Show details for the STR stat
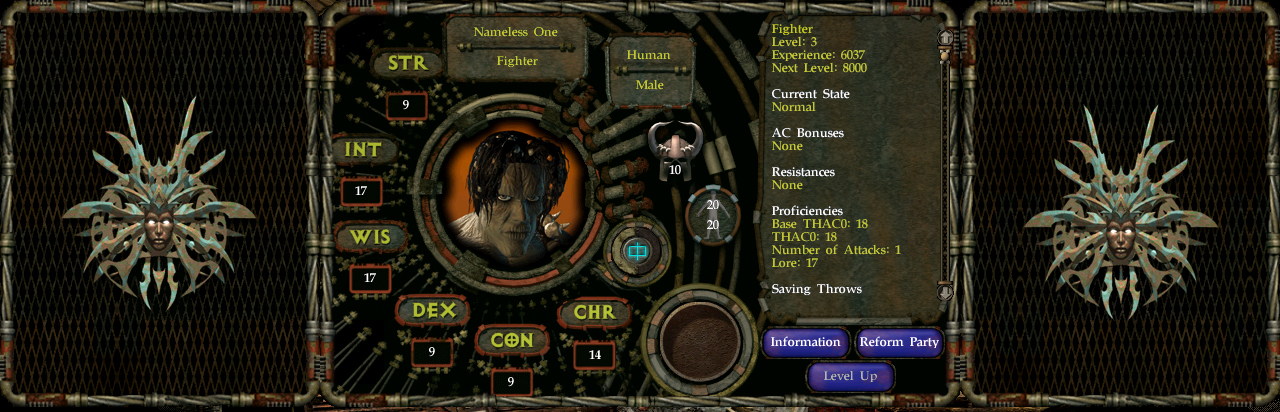 point(407,64)
